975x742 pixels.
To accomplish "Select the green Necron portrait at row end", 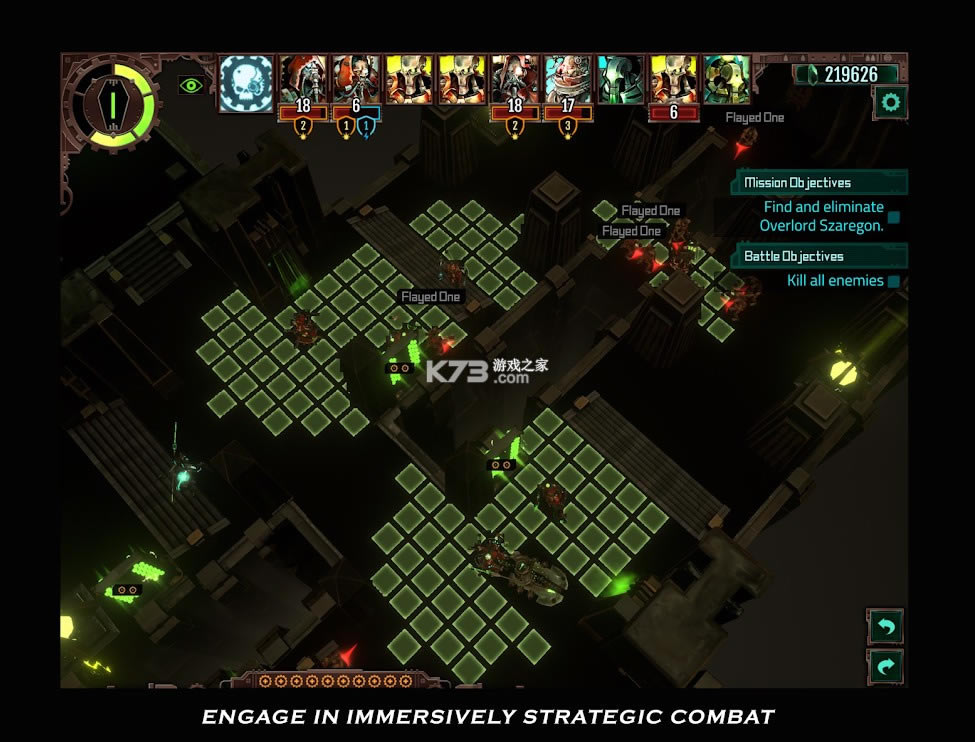I will tap(726, 80).
